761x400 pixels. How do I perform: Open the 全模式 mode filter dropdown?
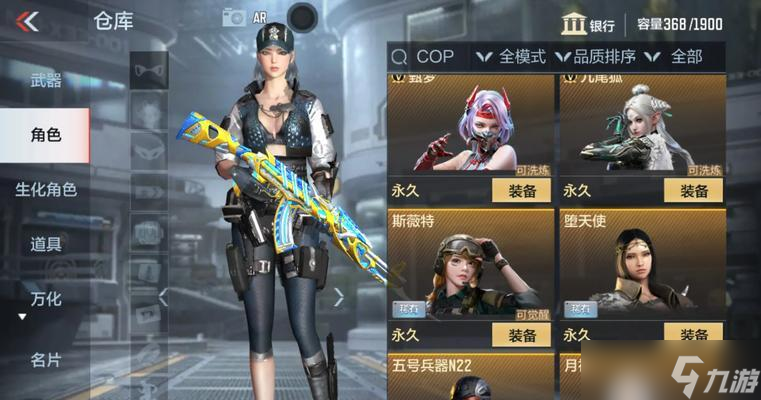[x=509, y=57]
